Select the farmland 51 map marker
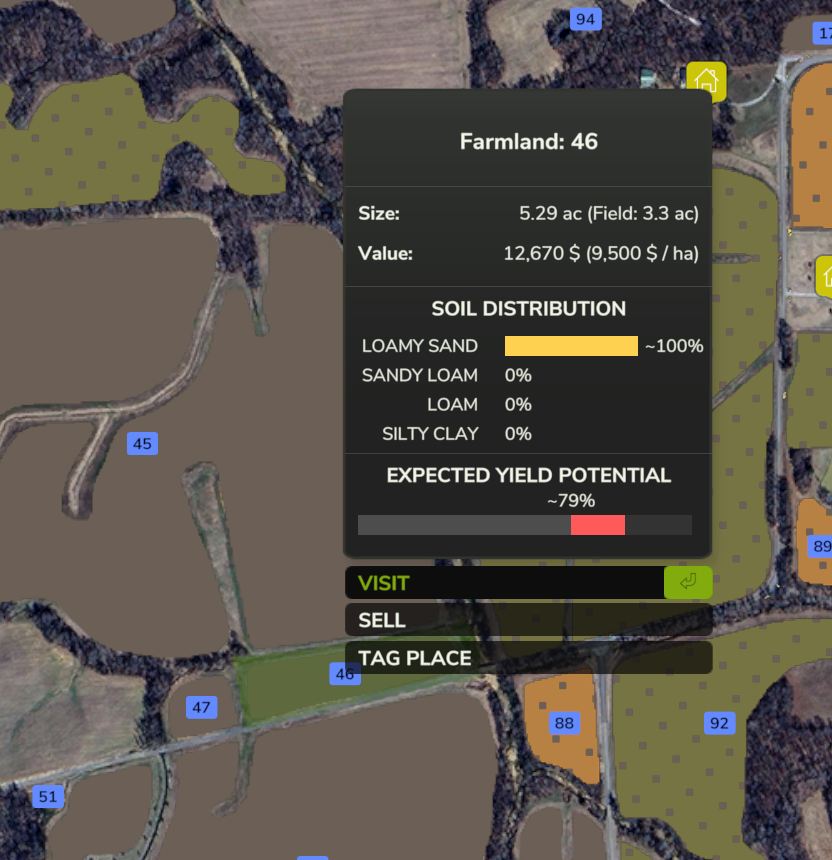Viewport: 832px width, 860px height. (47, 797)
